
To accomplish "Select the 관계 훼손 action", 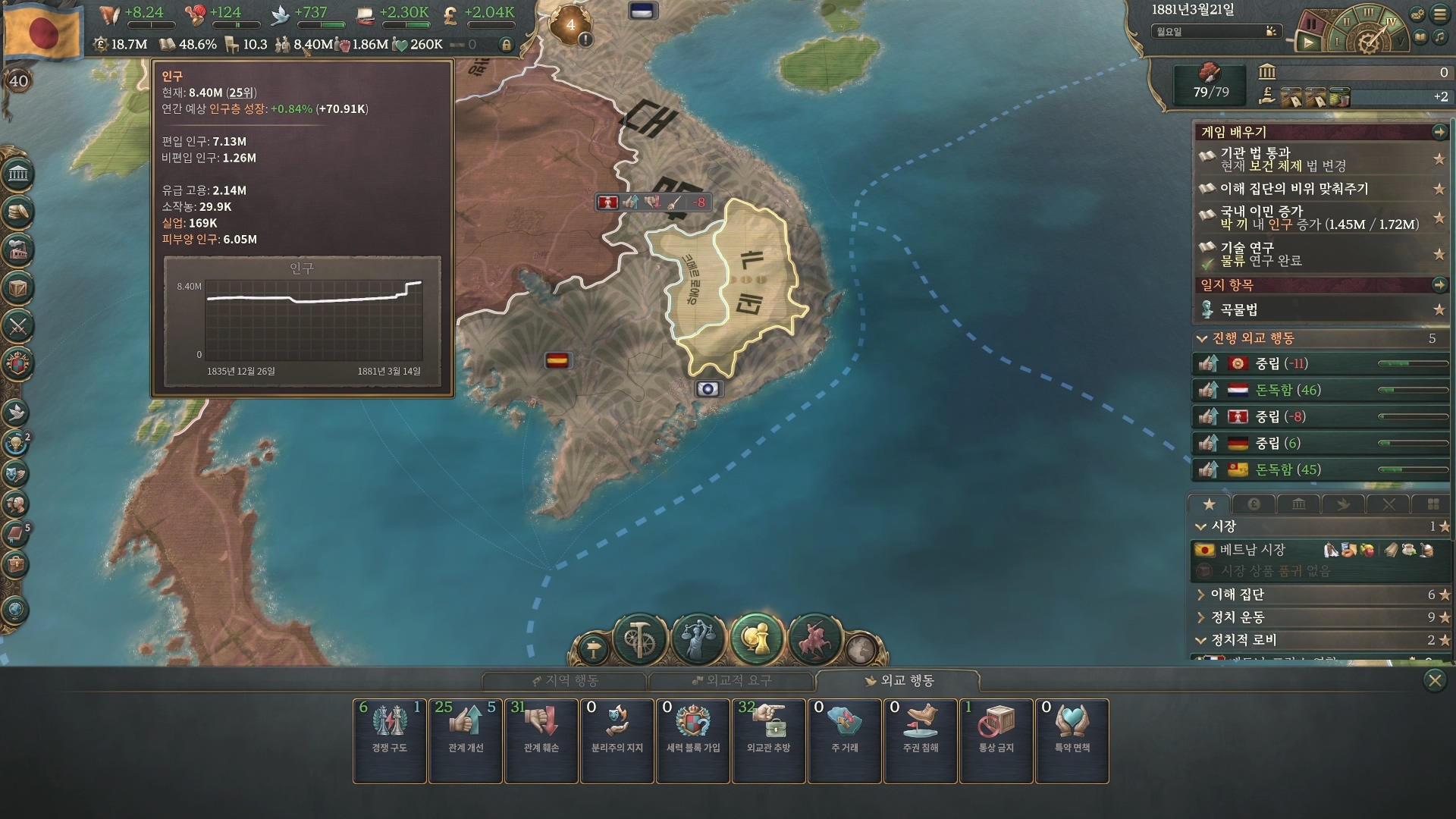I will coord(541,740).
